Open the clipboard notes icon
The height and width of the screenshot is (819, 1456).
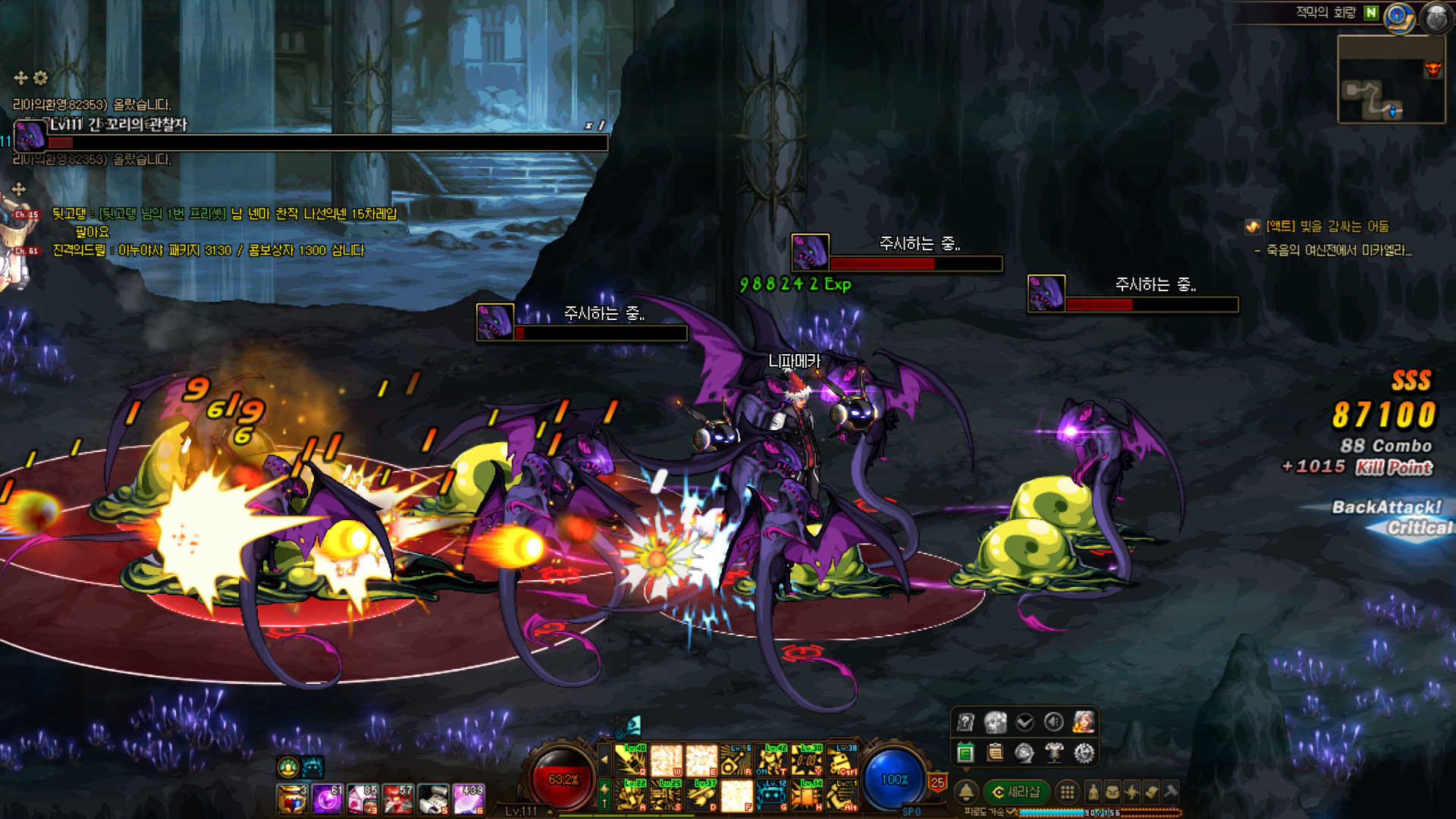pyautogui.click(x=995, y=753)
